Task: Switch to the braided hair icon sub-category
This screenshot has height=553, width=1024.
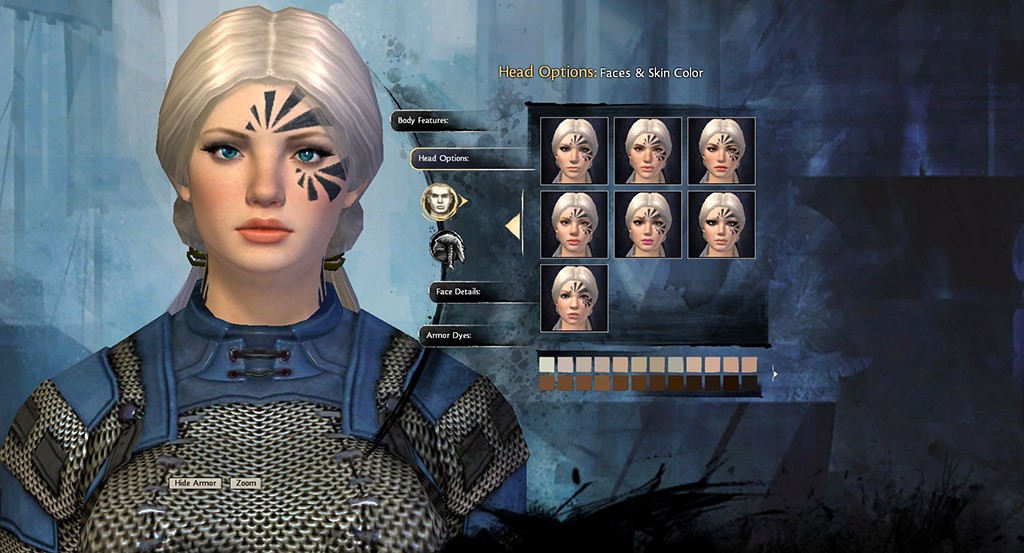Action: (446, 247)
